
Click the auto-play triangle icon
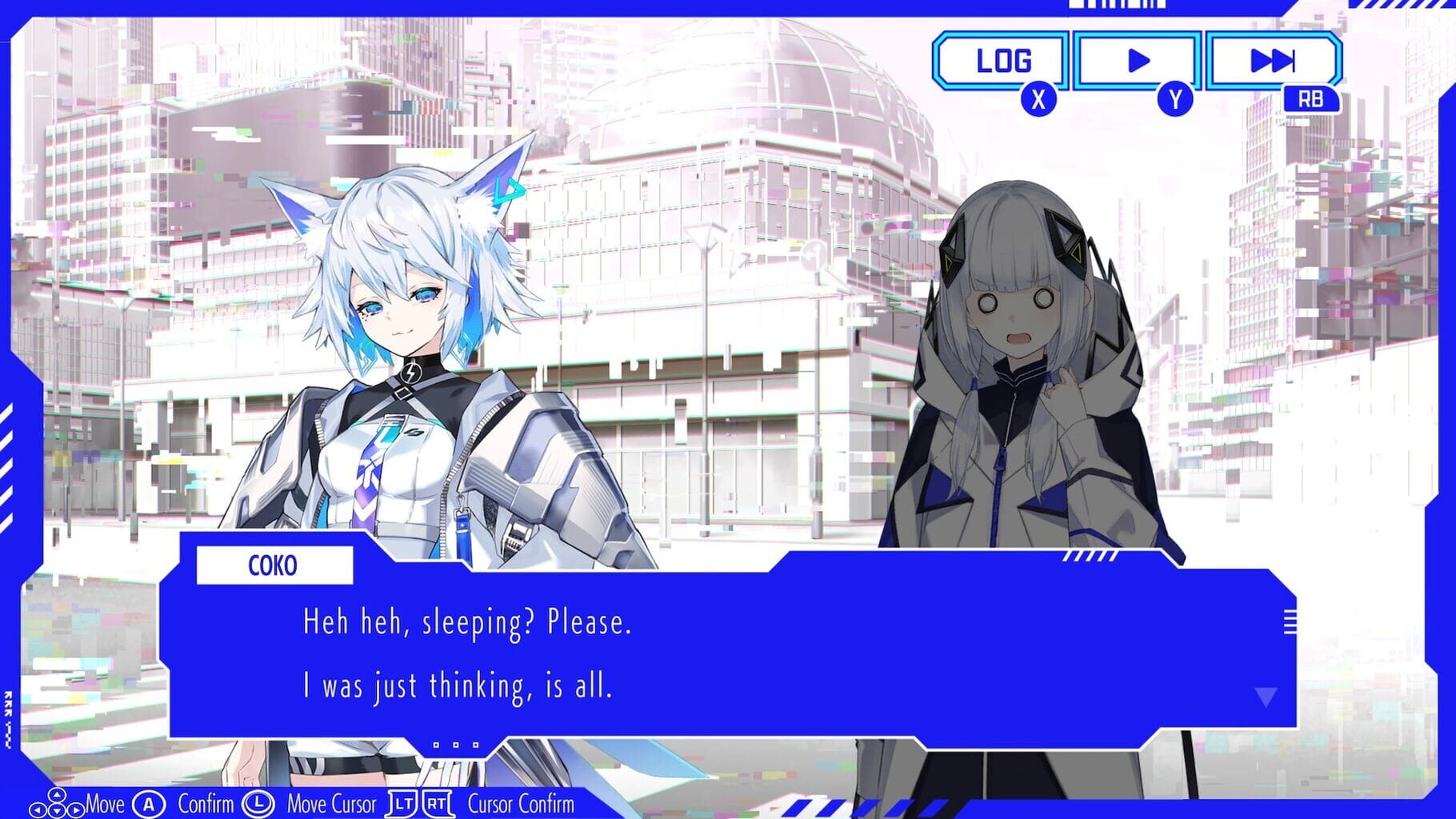pos(1138,58)
